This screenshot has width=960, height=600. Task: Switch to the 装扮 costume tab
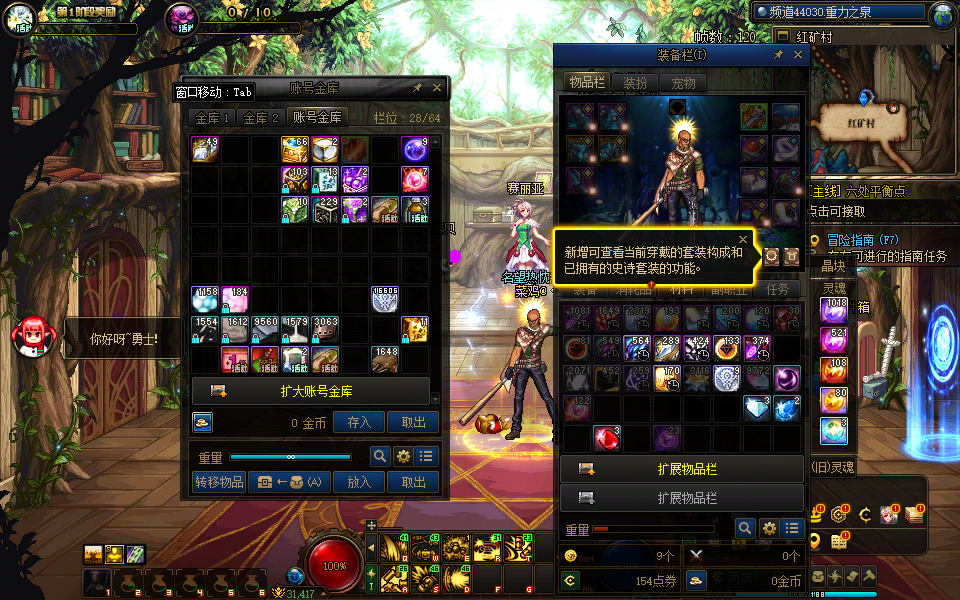coord(635,83)
